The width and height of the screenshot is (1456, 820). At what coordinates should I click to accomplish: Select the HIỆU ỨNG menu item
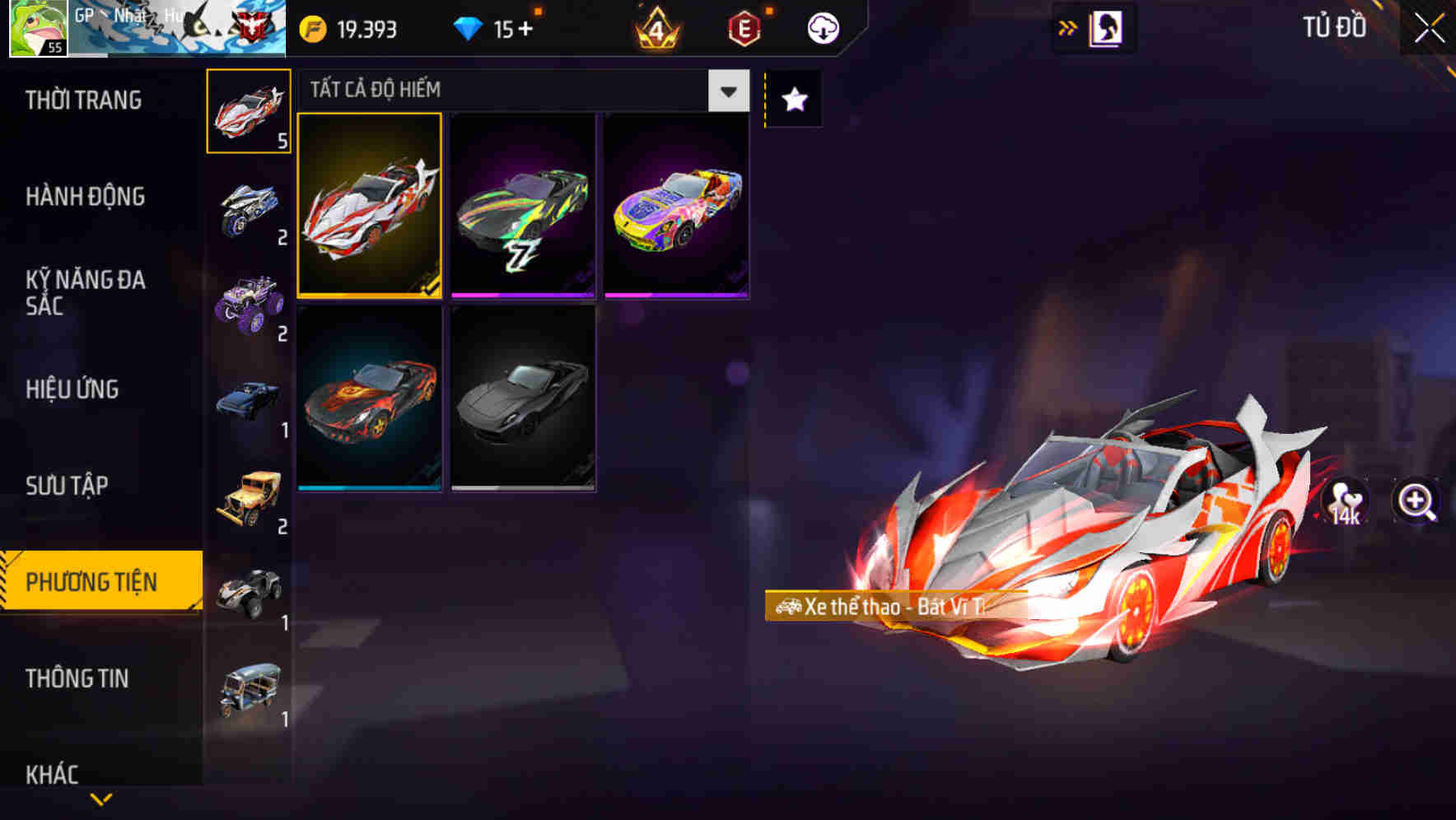pyautogui.click(x=72, y=389)
